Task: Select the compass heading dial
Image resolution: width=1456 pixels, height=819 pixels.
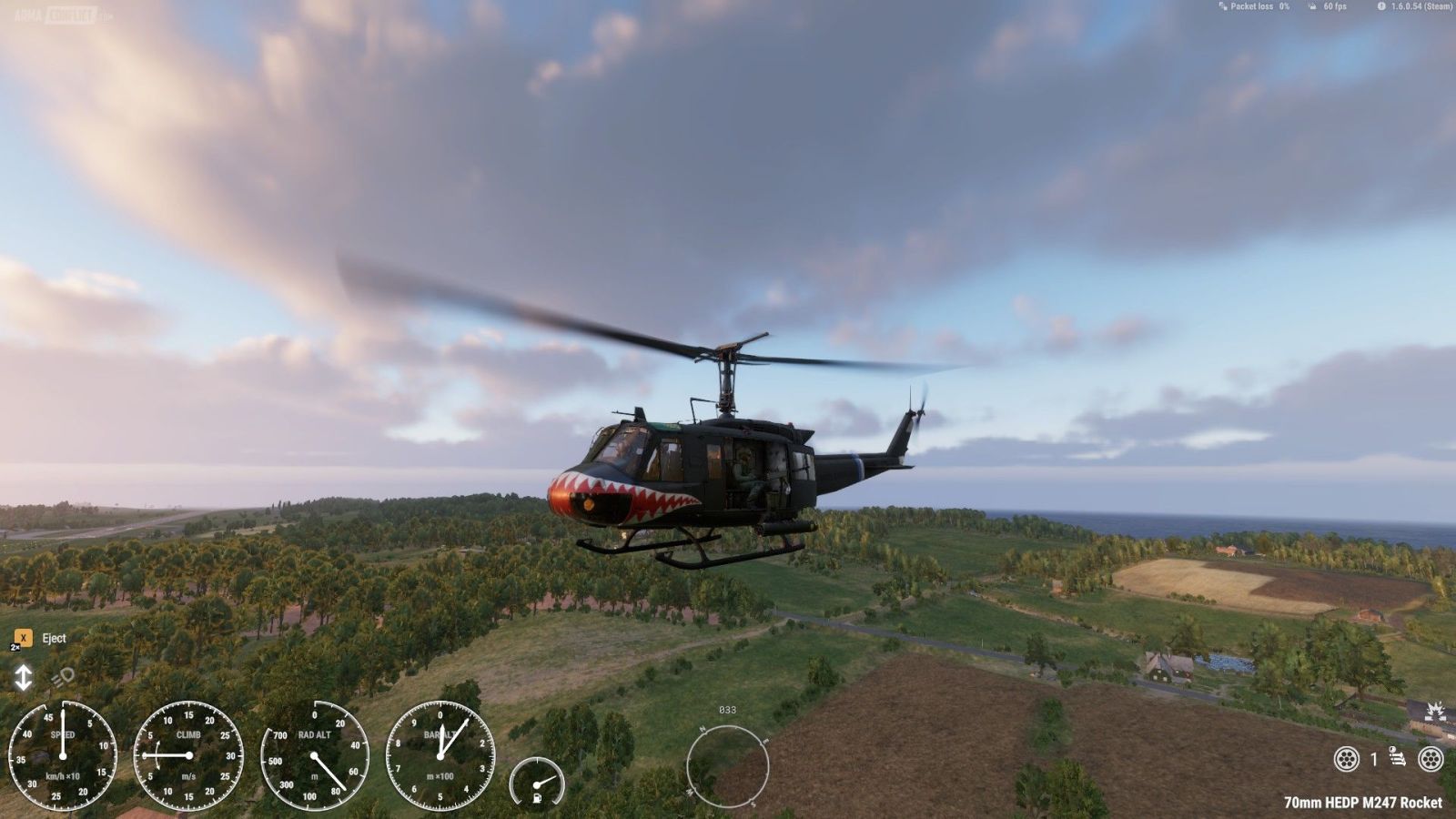Action: pyautogui.click(x=727, y=765)
